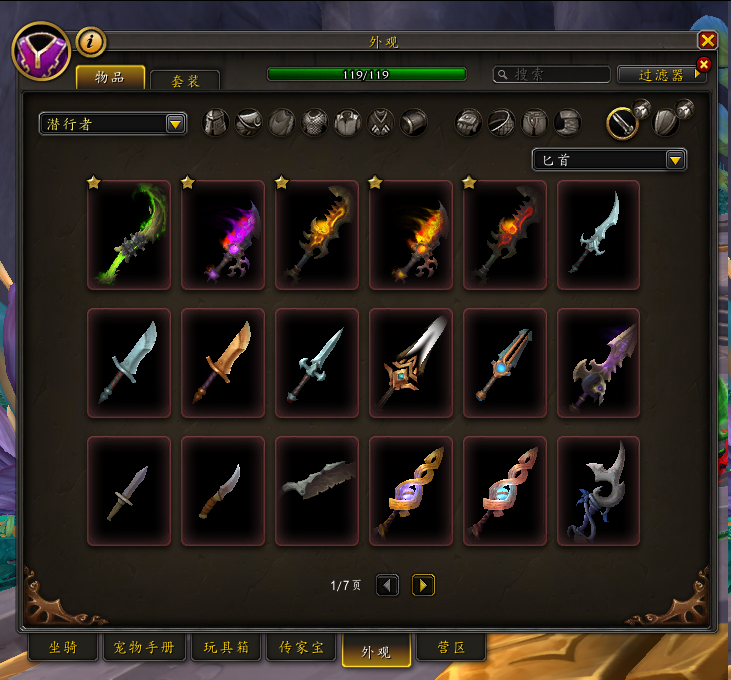Viewport: 731px width, 680px height.
Task: Show the 传家宝 heirlooms tab
Action: point(302,648)
